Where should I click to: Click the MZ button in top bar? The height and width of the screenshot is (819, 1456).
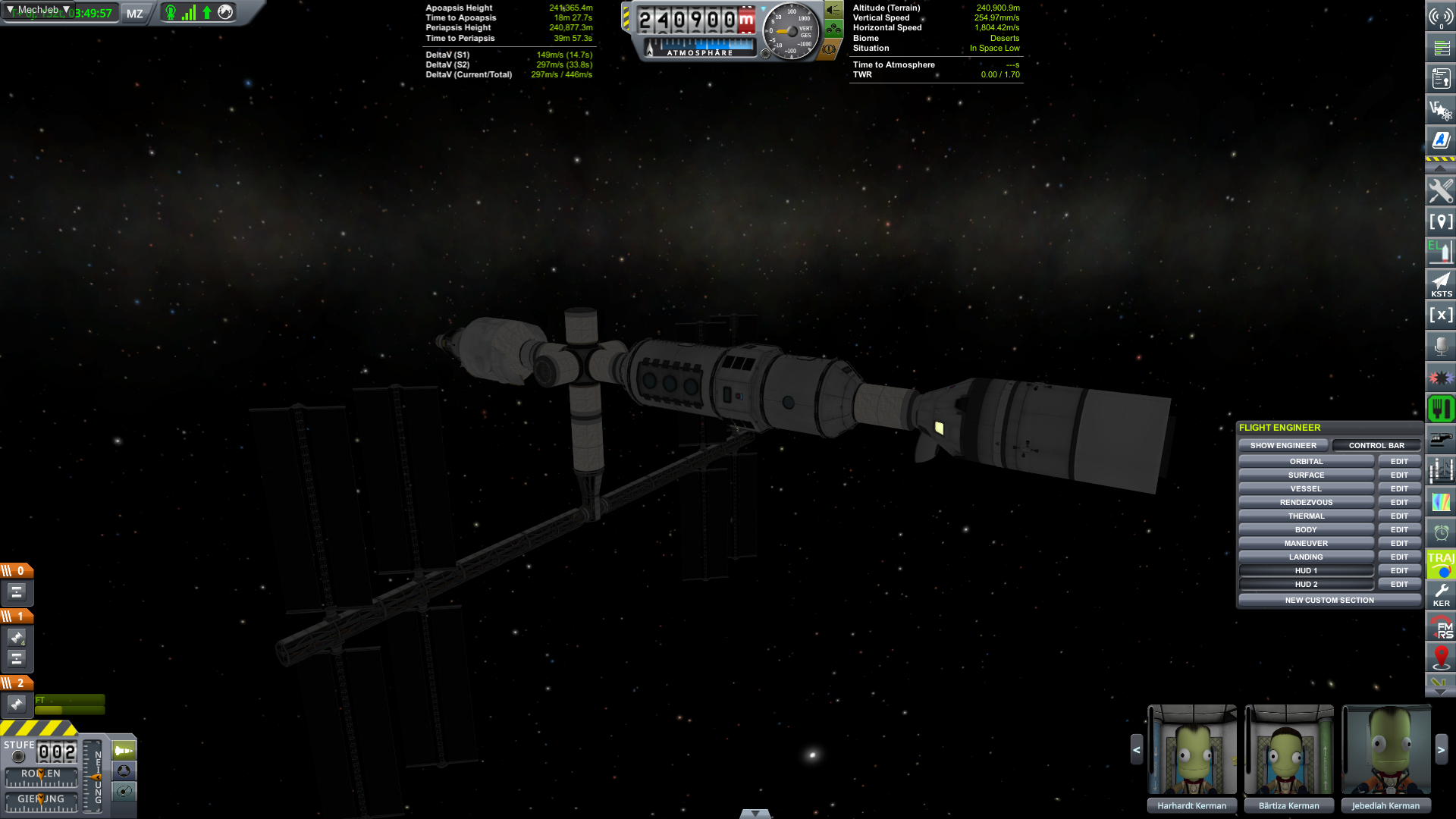[135, 14]
